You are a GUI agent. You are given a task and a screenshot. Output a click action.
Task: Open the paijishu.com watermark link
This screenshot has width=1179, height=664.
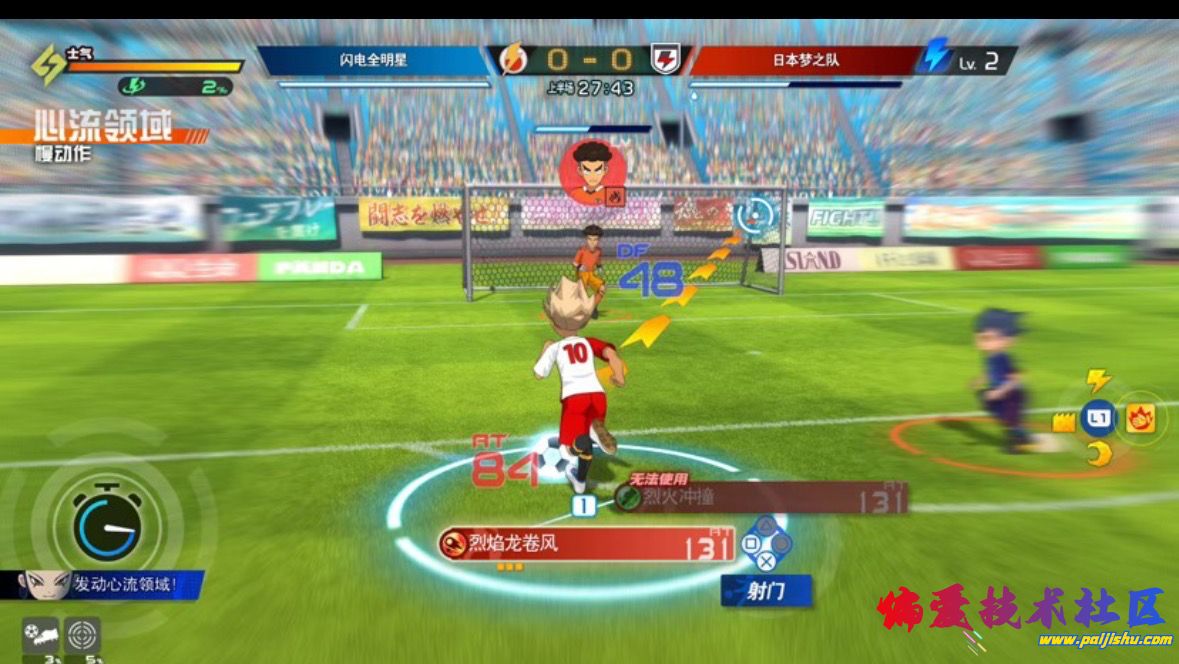point(1104,640)
